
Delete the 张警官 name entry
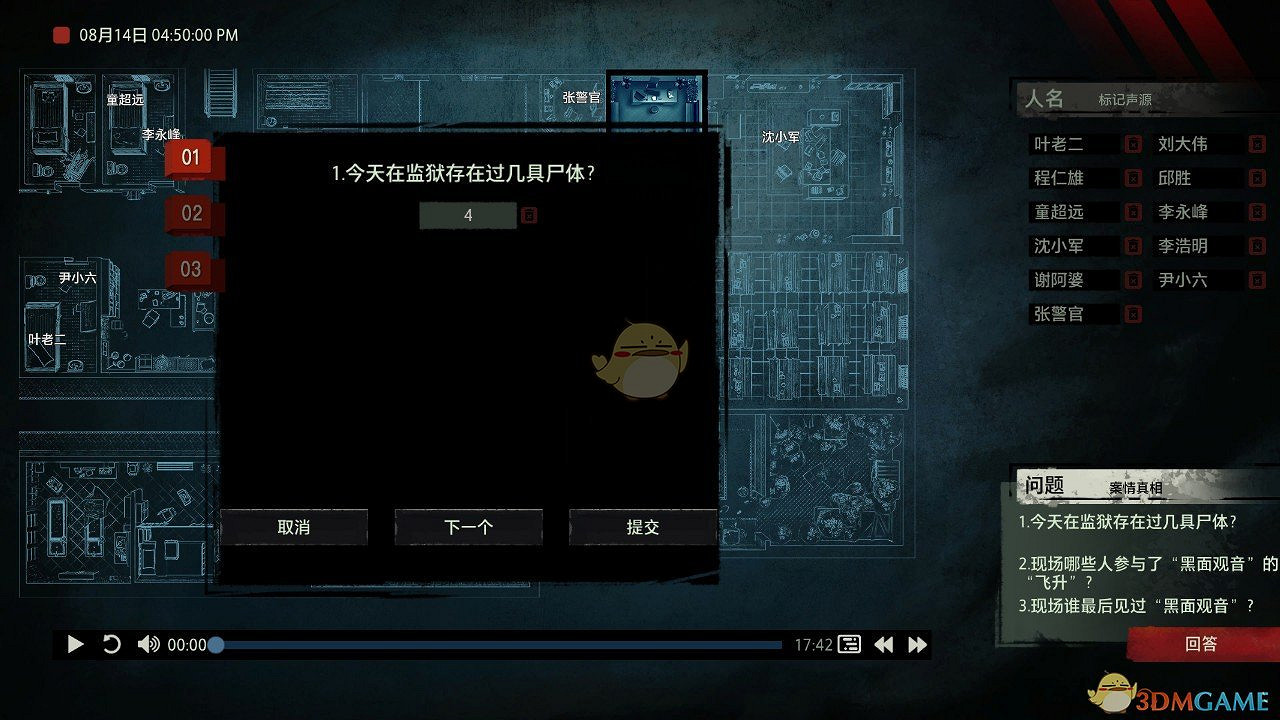click(x=1134, y=313)
